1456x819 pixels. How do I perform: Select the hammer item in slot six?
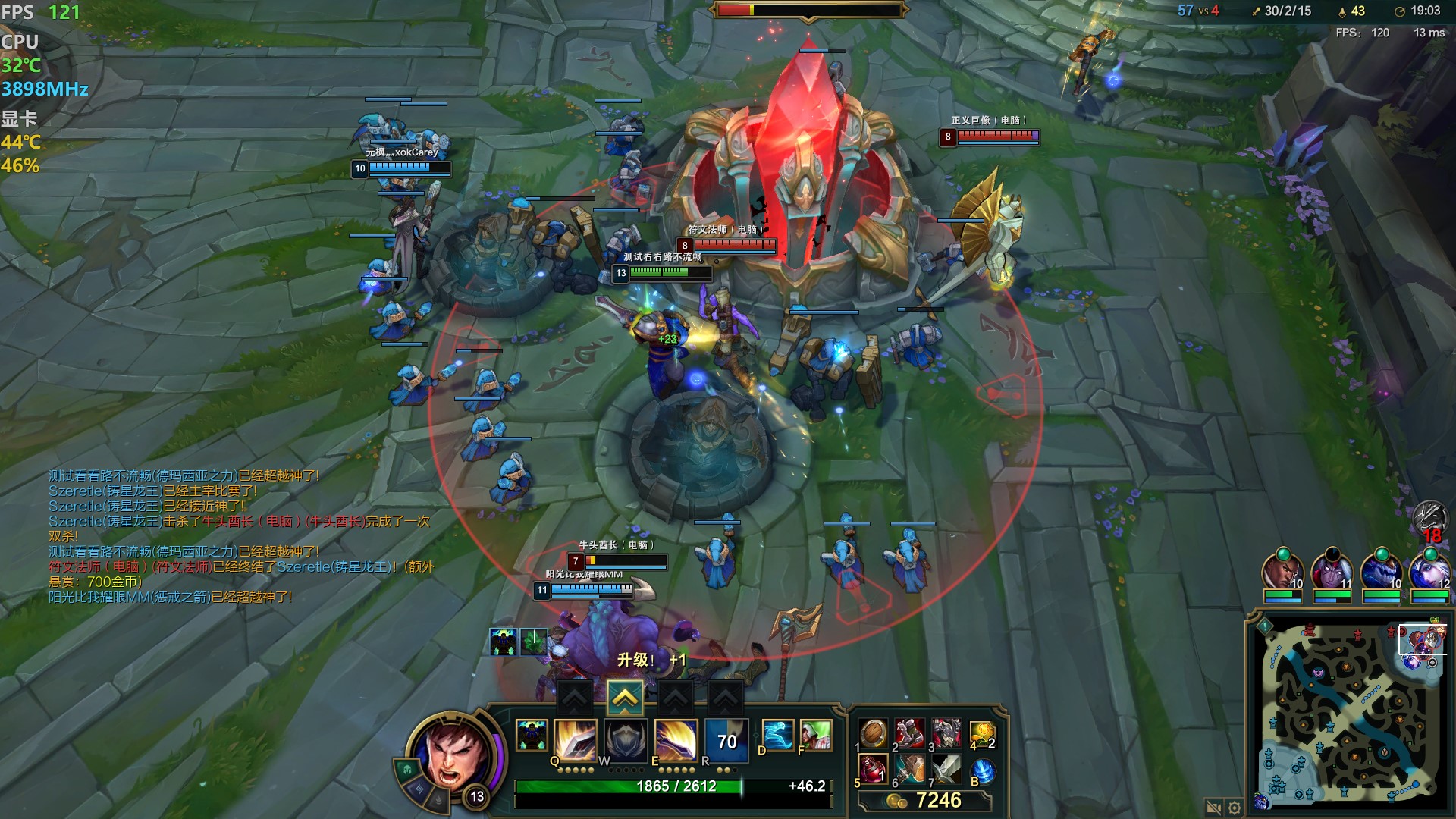click(x=909, y=770)
